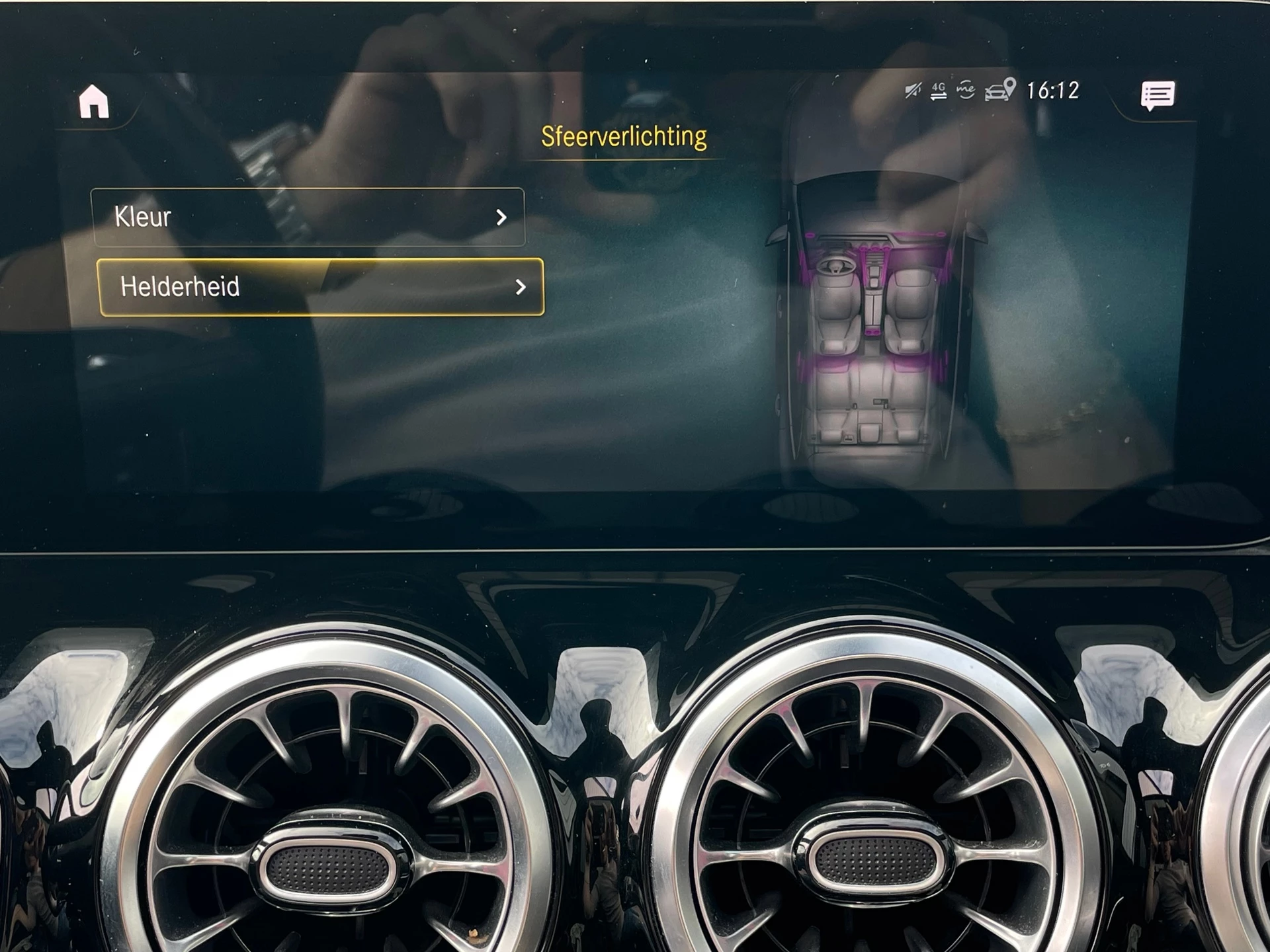Open Kleur color settings
The image size is (1270, 952).
click(x=265, y=218)
